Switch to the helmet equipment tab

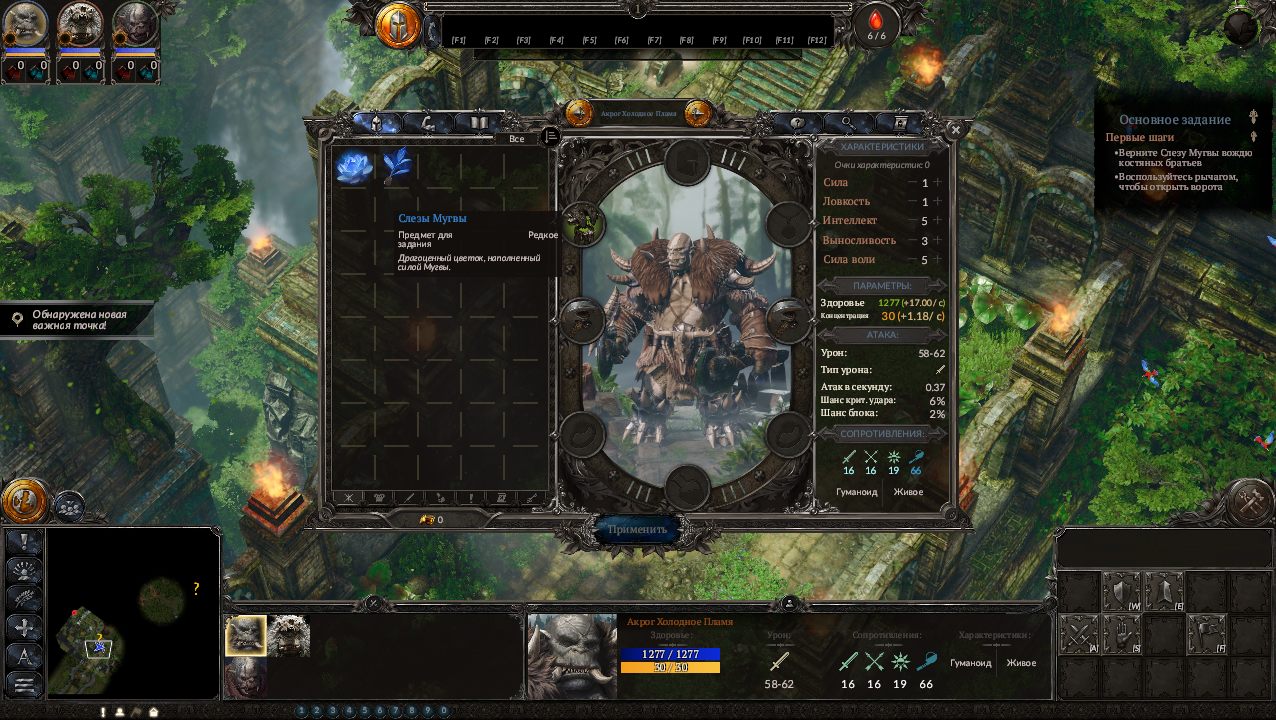376,123
